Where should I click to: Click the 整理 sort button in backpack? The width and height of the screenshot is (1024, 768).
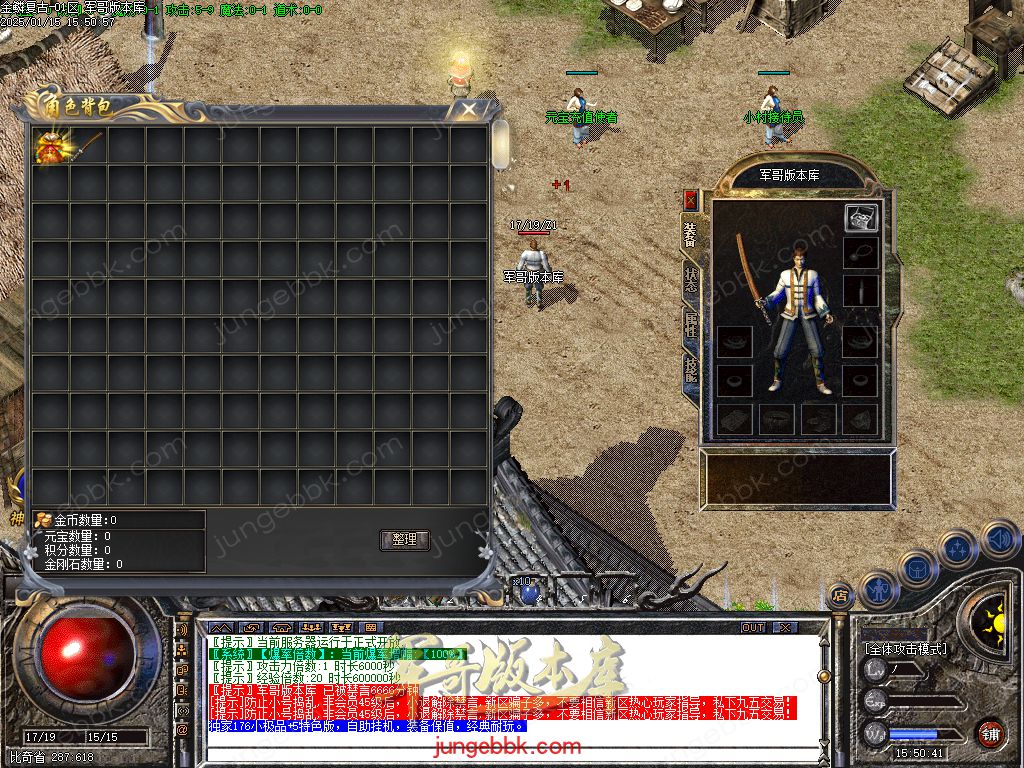pyautogui.click(x=404, y=540)
